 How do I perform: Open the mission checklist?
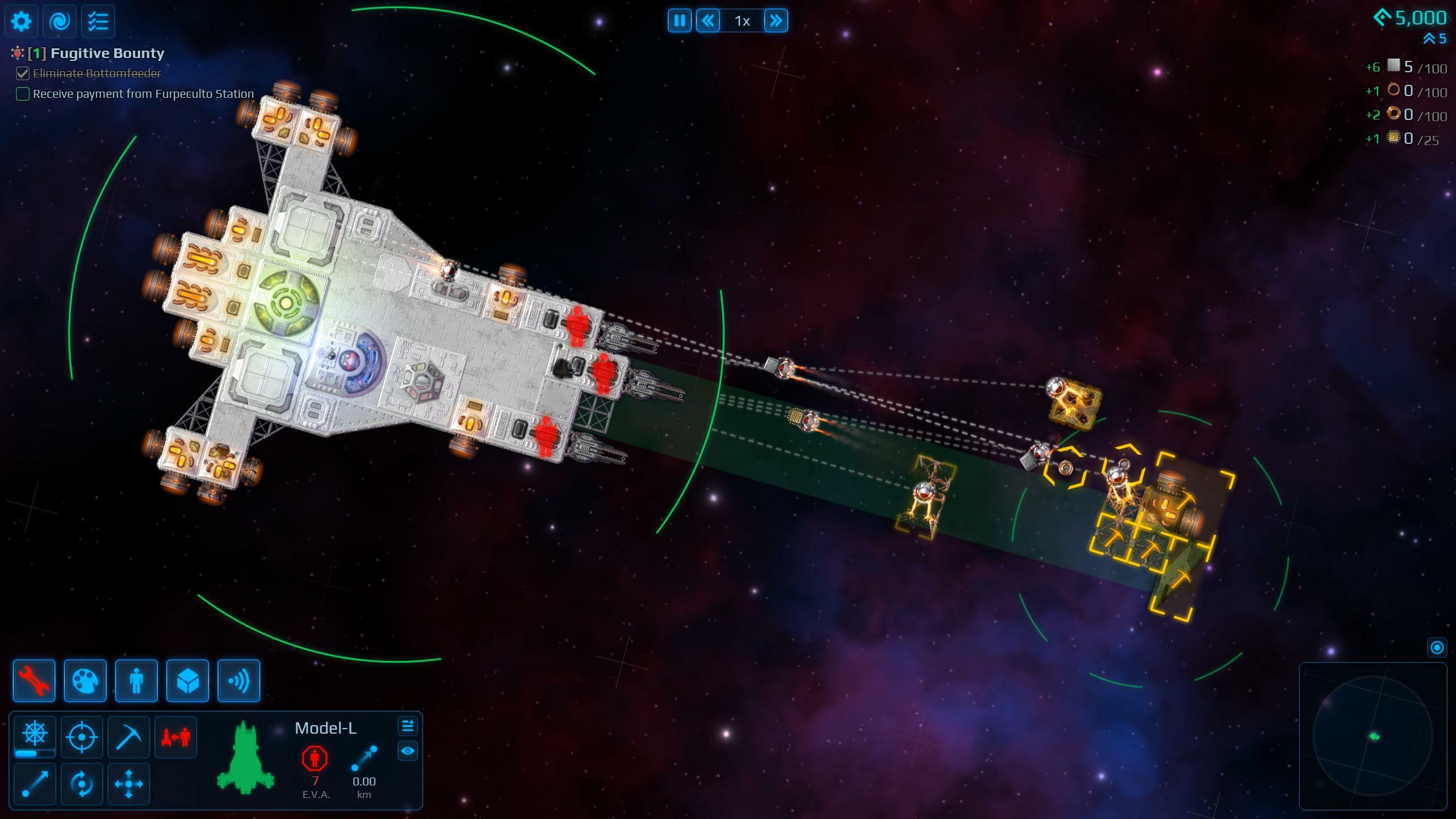98,22
